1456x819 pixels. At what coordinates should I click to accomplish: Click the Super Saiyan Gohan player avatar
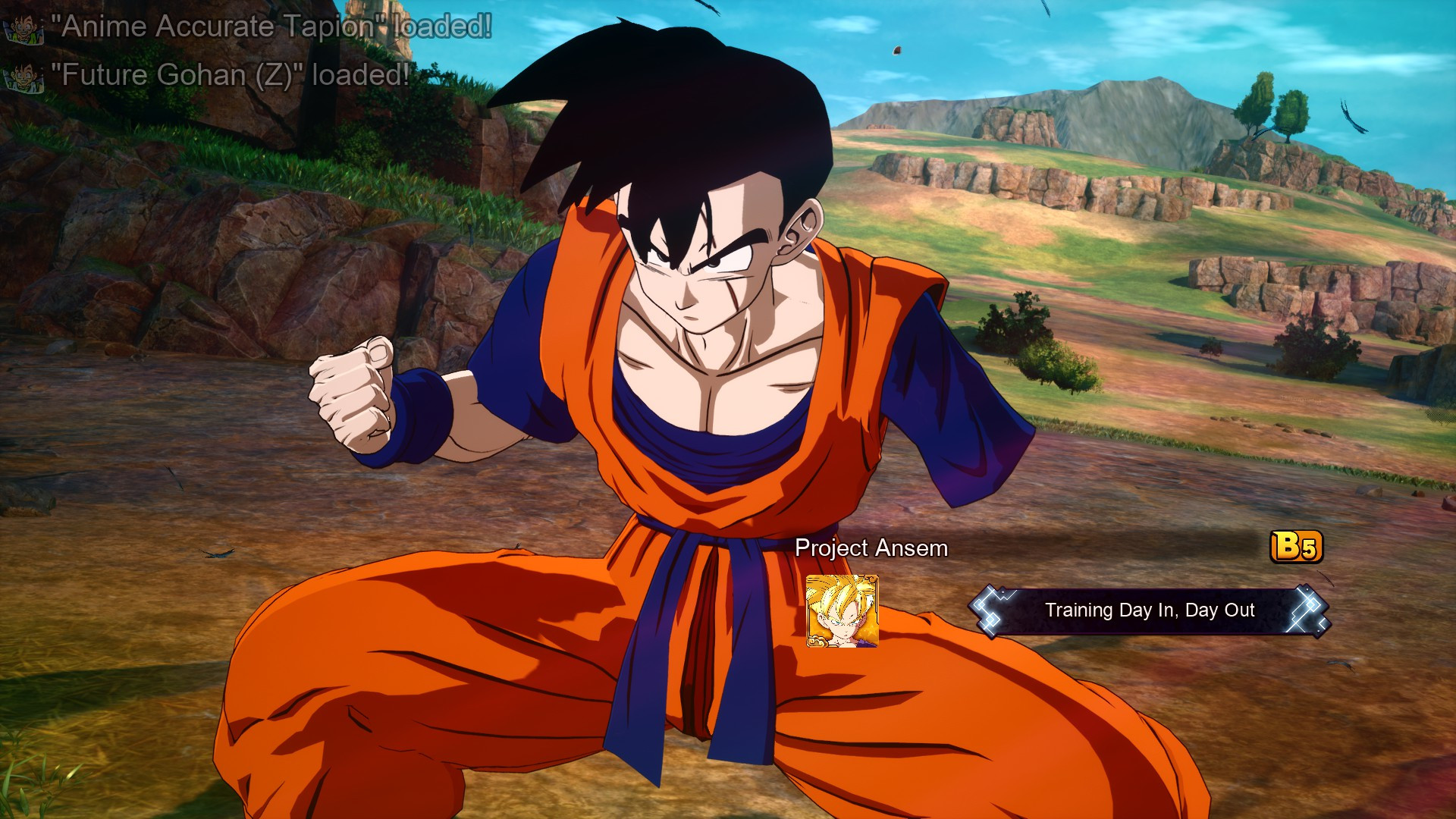click(842, 611)
